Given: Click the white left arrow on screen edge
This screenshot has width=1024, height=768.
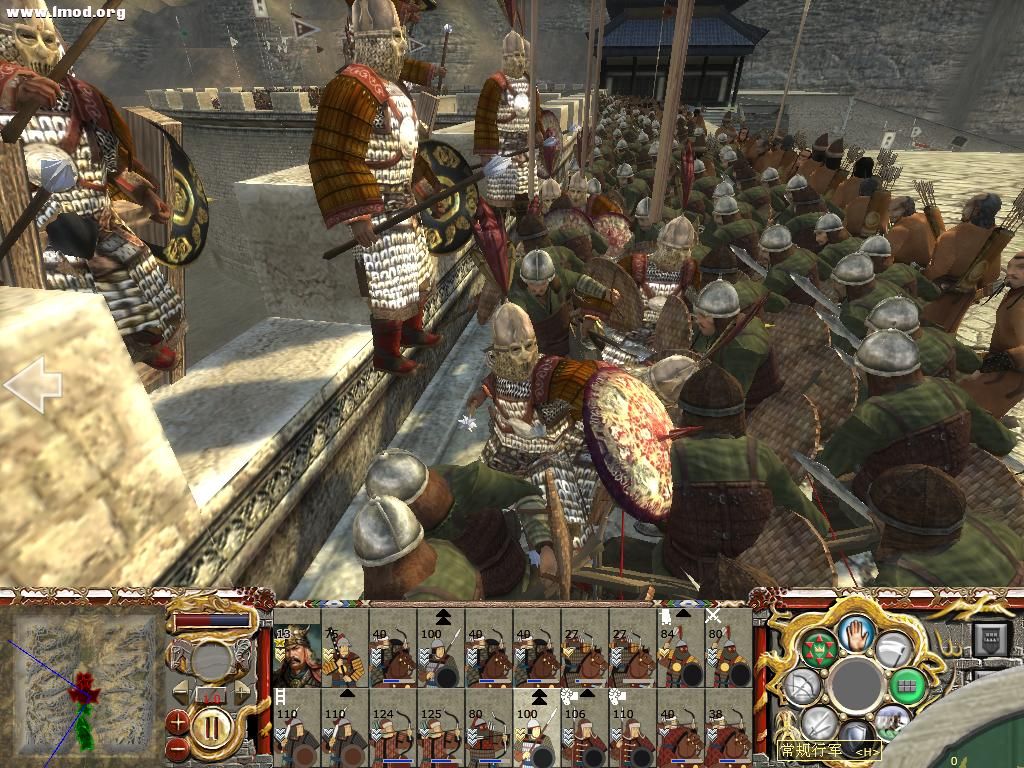Looking at the screenshot, I should (32, 385).
